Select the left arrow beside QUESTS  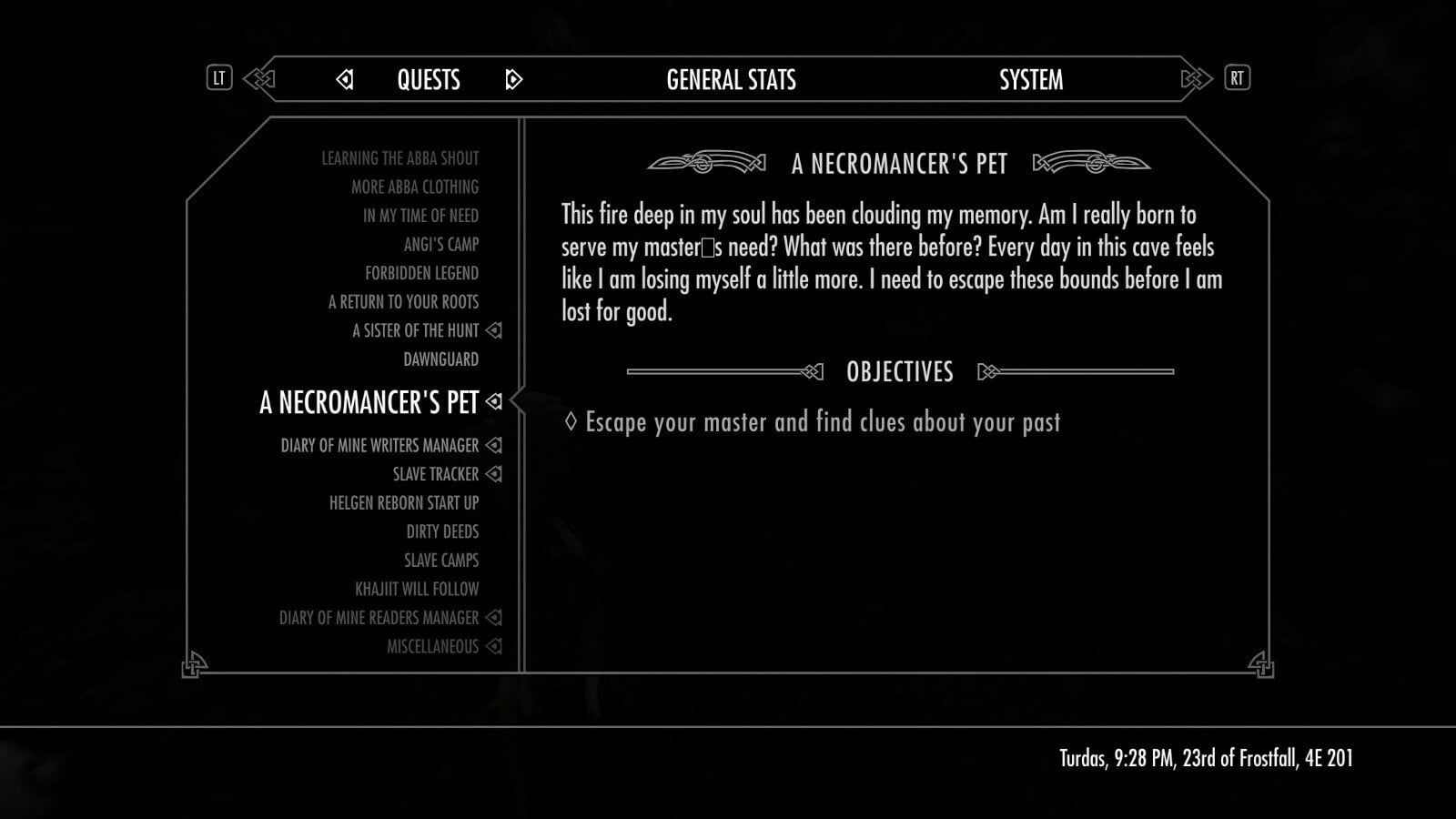coord(344,81)
